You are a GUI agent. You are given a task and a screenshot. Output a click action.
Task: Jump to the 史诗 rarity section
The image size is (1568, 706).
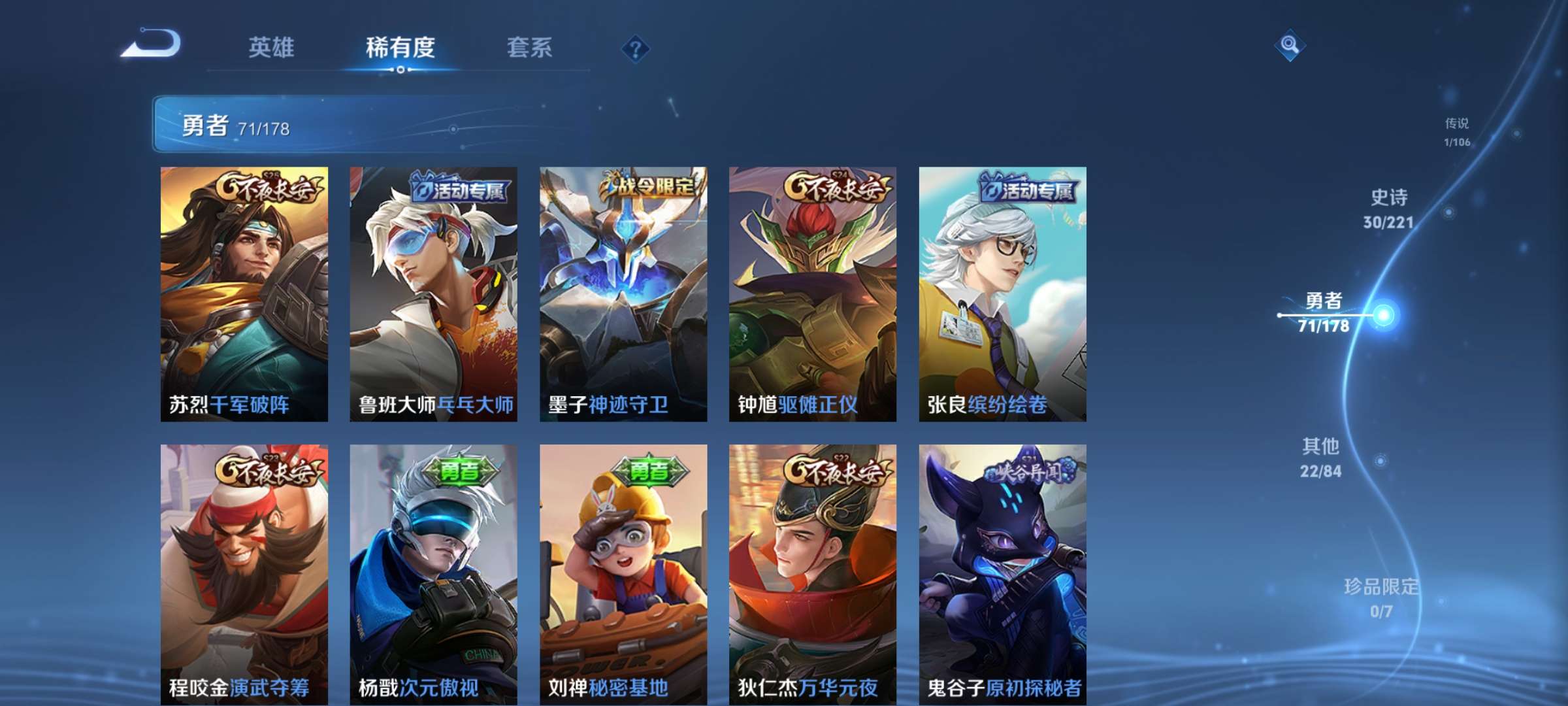(1389, 209)
